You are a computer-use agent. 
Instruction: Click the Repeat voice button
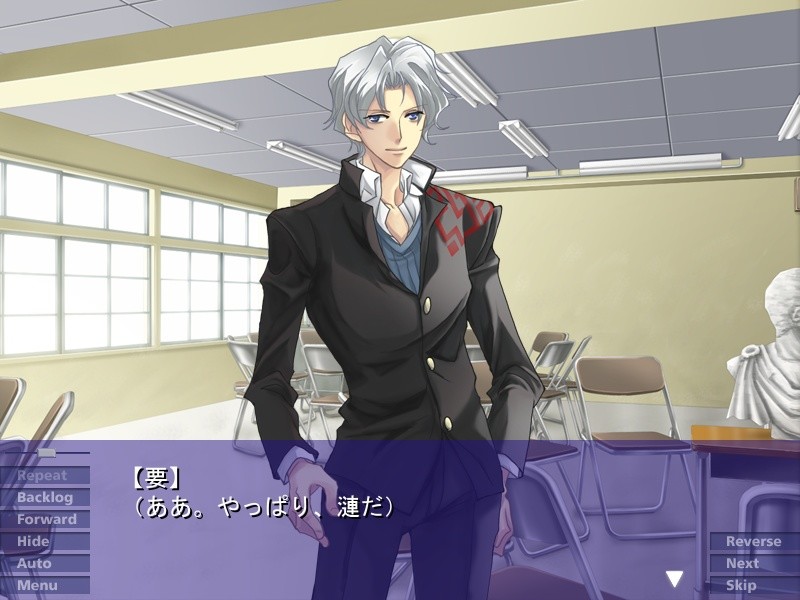pyautogui.click(x=44, y=475)
